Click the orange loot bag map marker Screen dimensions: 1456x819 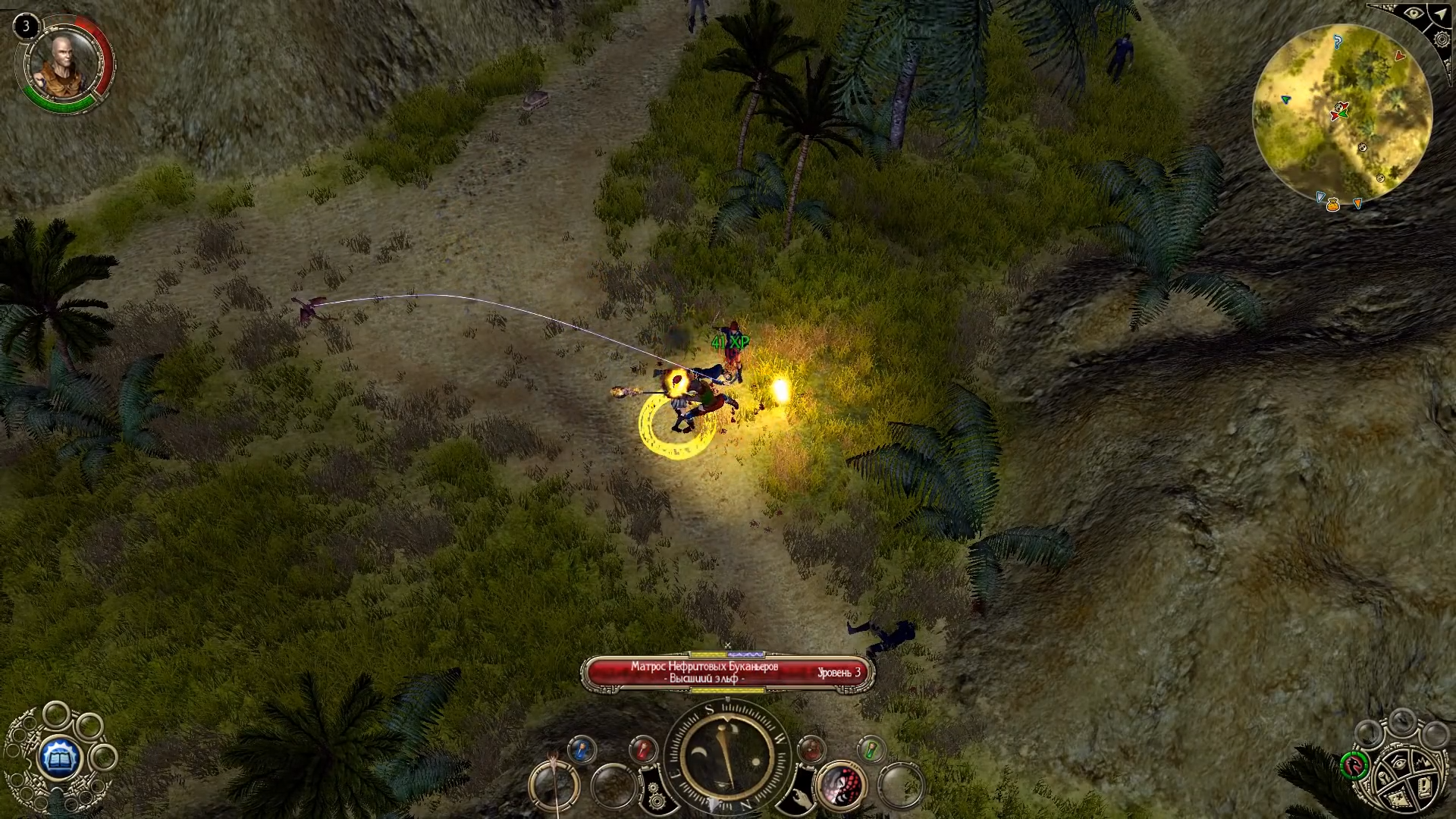click(1332, 204)
